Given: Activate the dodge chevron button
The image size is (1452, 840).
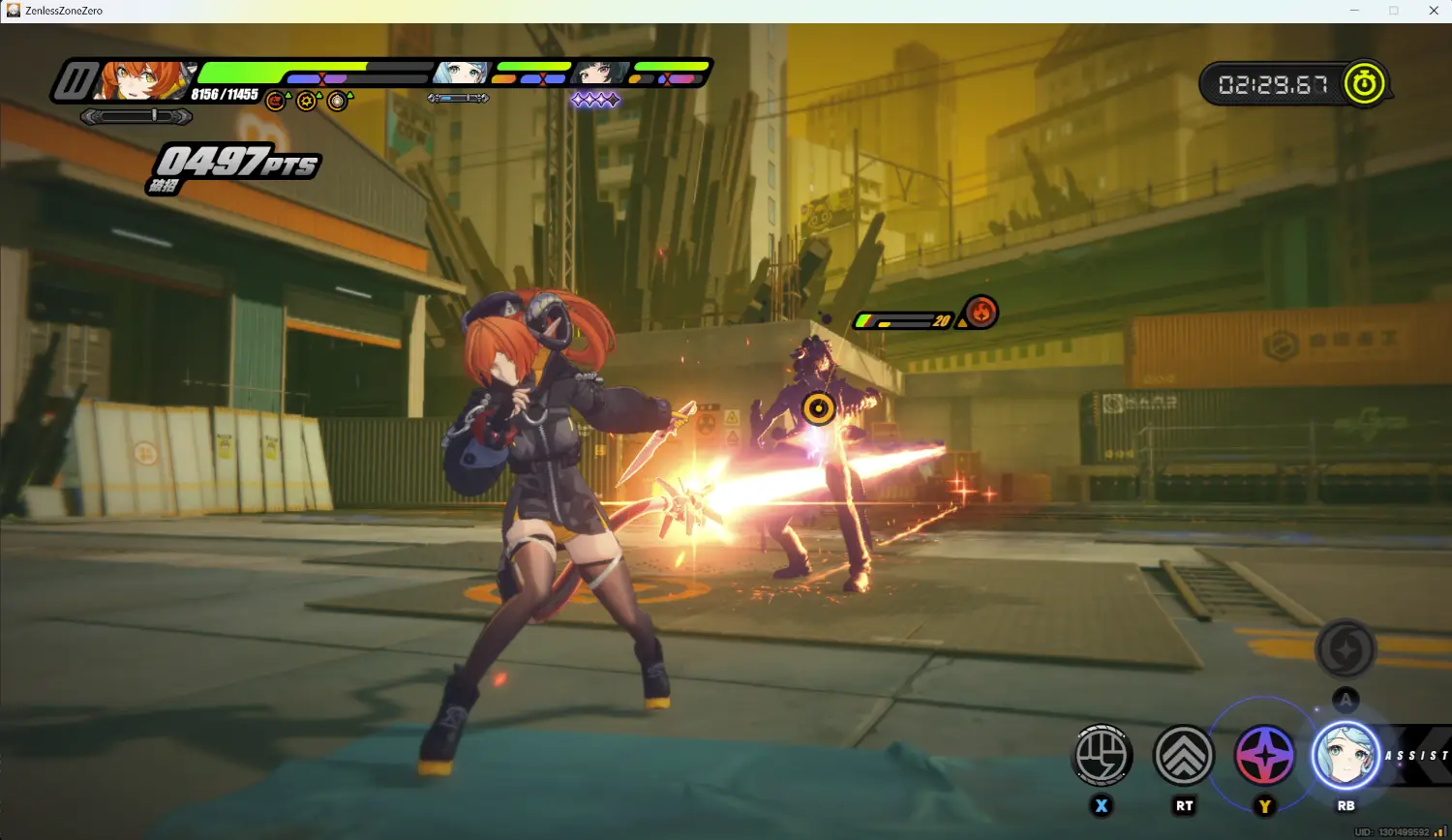Looking at the screenshot, I should [1183, 755].
